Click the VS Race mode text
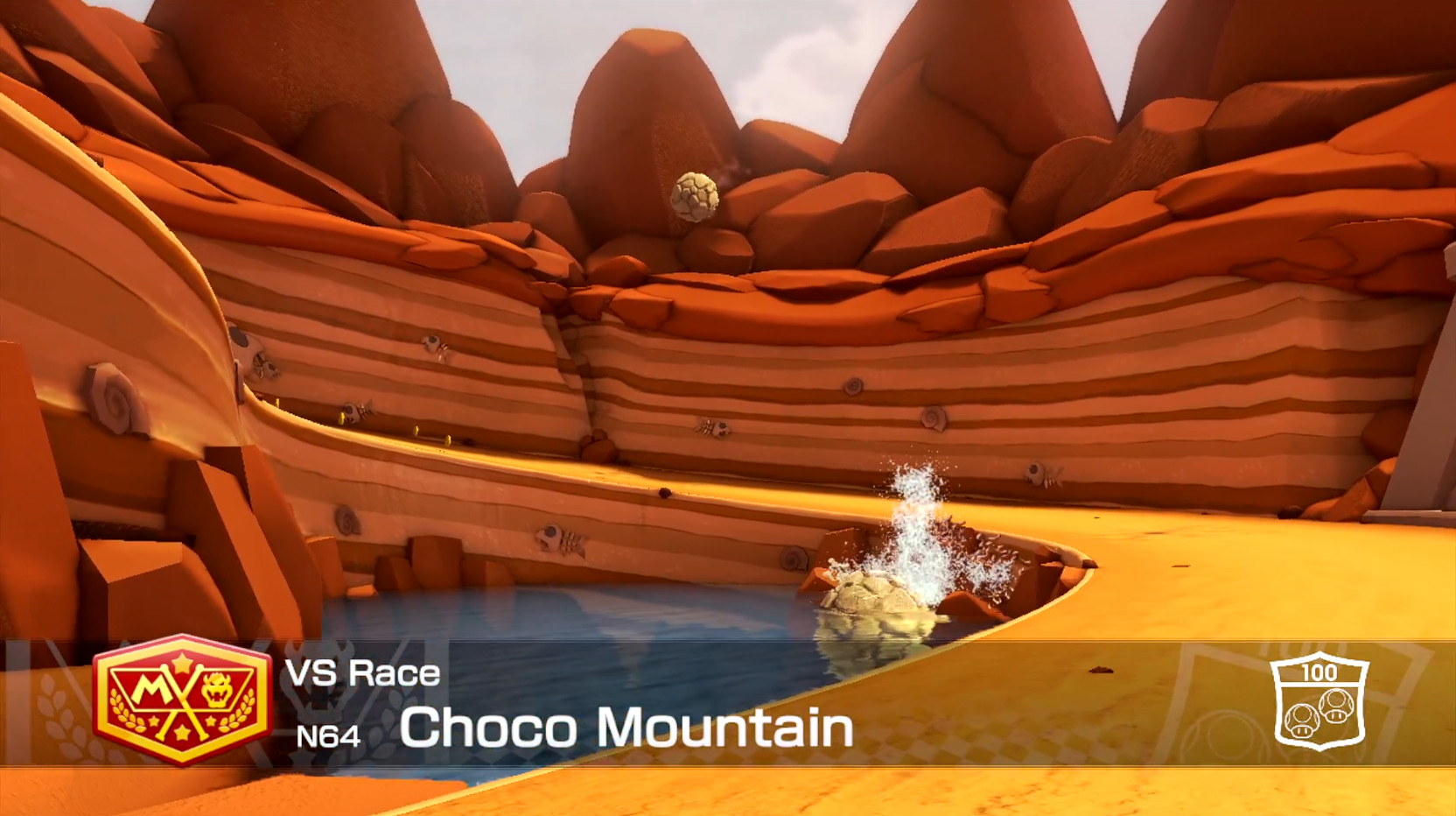 coord(362,672)
